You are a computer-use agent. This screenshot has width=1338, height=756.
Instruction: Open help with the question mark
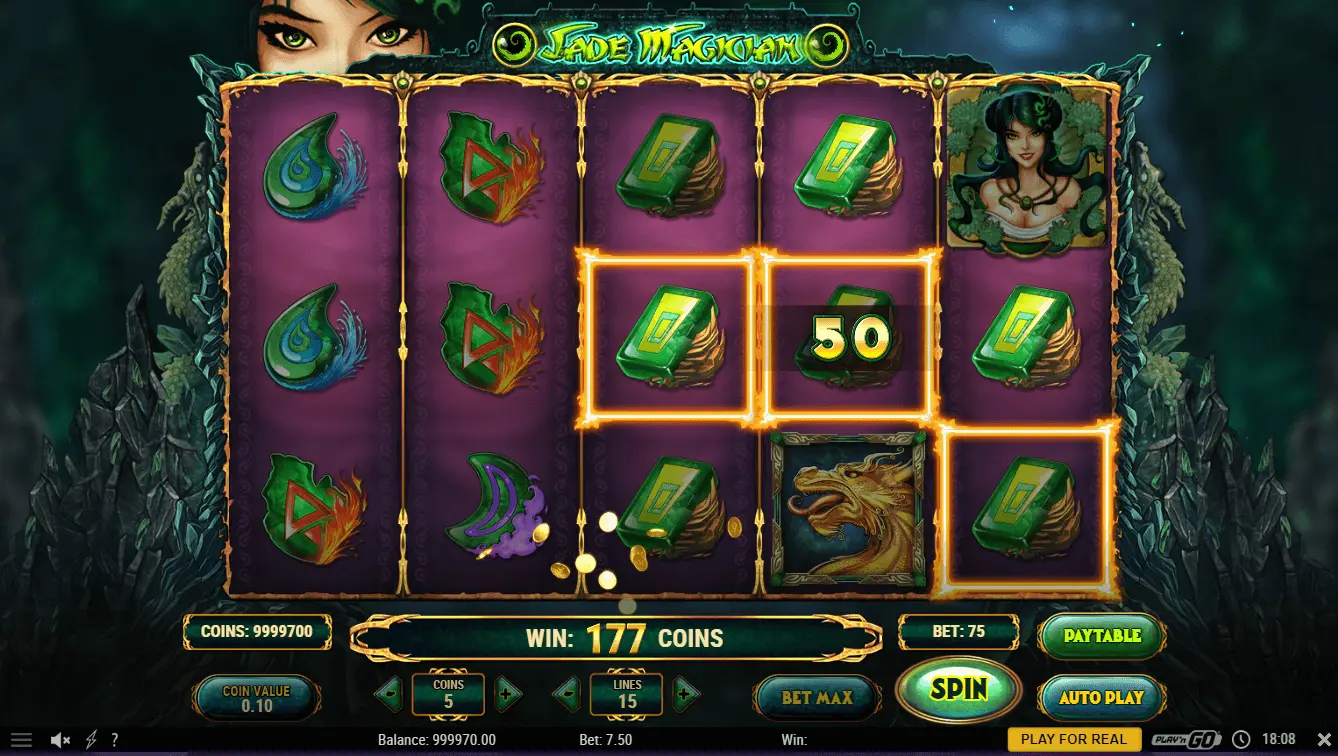point(115,740)
